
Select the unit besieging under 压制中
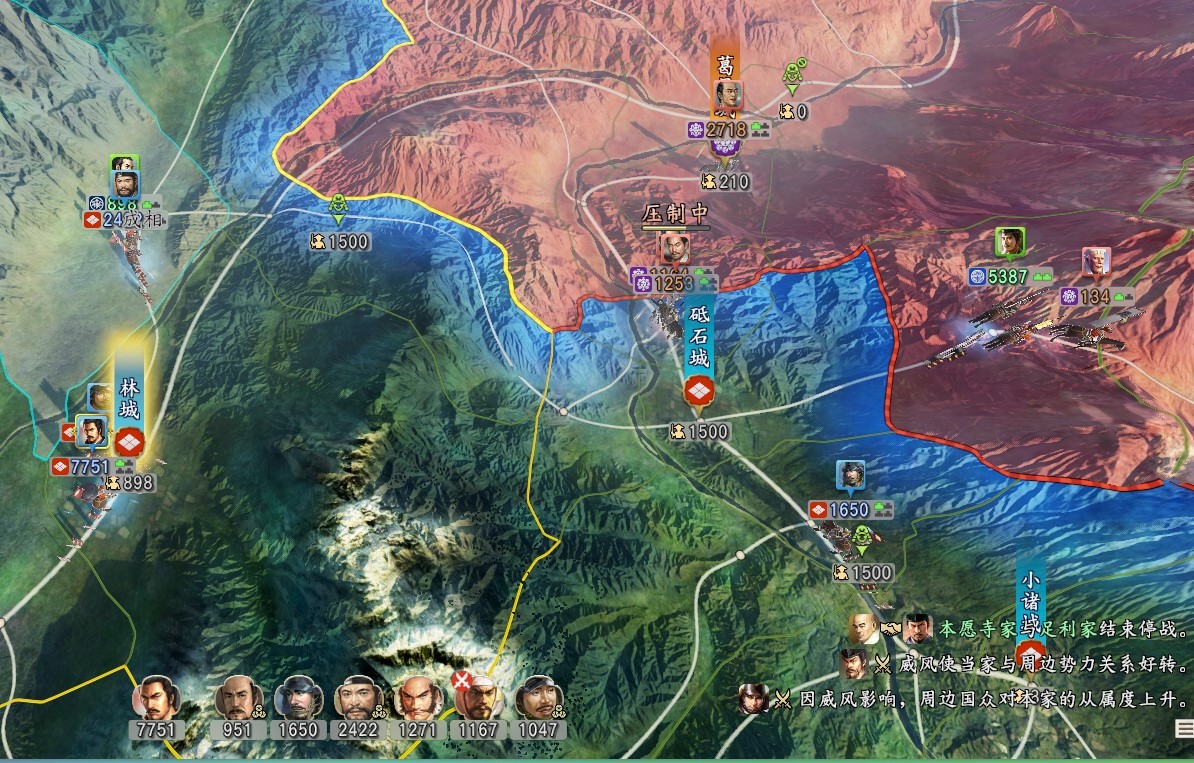[x=673, y=249]
